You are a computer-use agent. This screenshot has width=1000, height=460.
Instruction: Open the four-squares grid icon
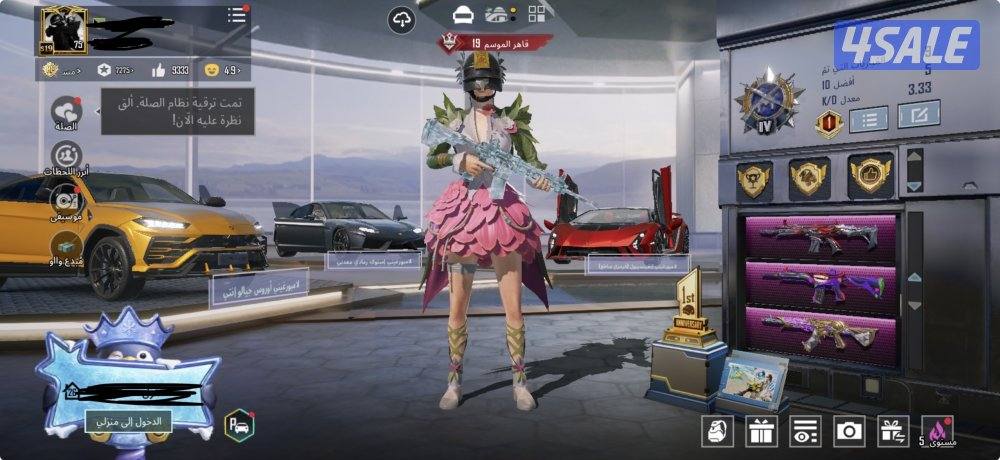tap(539, 15)
